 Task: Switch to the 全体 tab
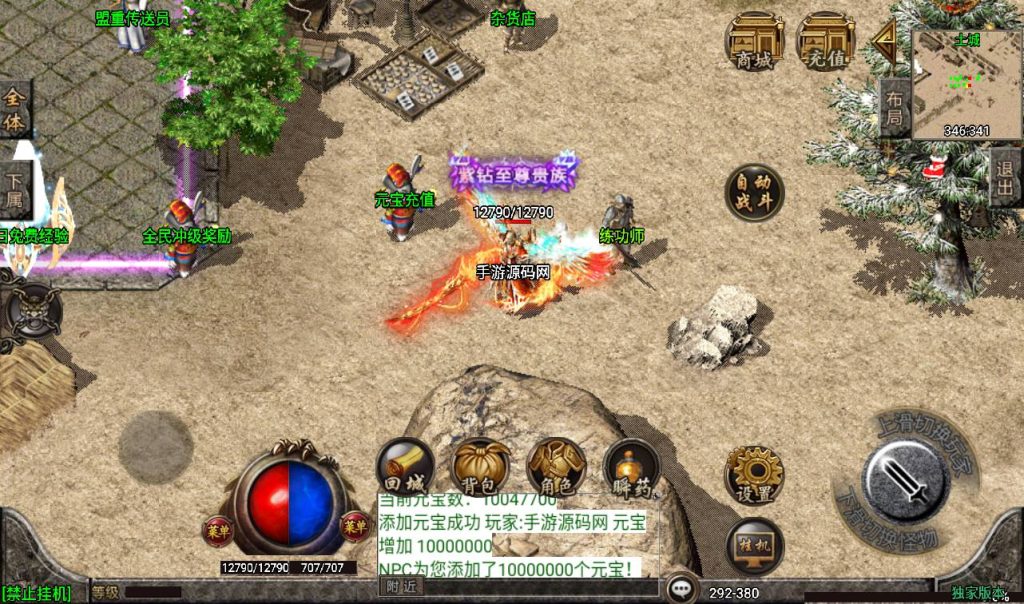15,108
